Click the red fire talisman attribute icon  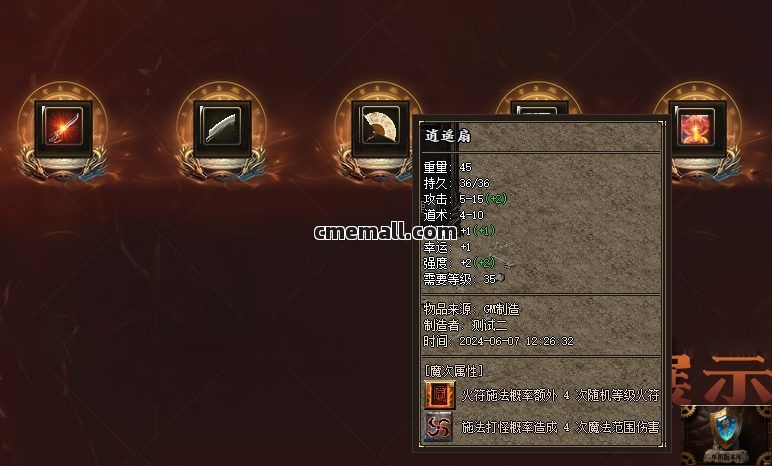click(x=439, y=395)
